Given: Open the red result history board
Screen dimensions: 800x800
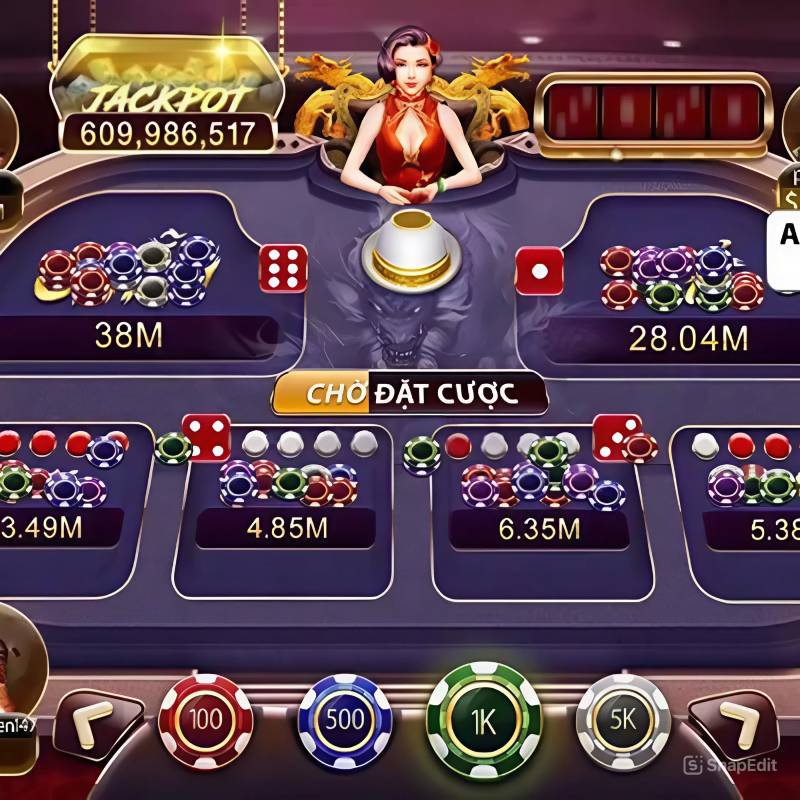Looking at the screenshot, I should point(655,111).
